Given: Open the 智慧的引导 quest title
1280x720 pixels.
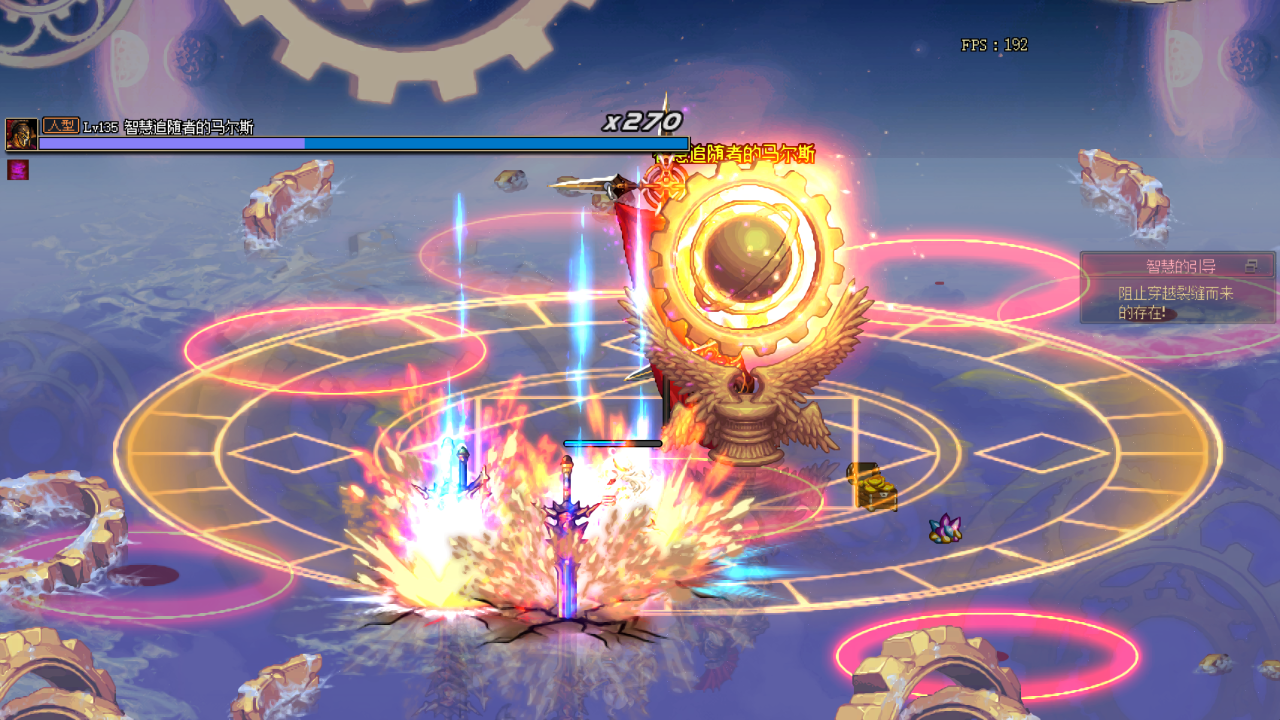Looking at the screenshot, I should 1180,266.
